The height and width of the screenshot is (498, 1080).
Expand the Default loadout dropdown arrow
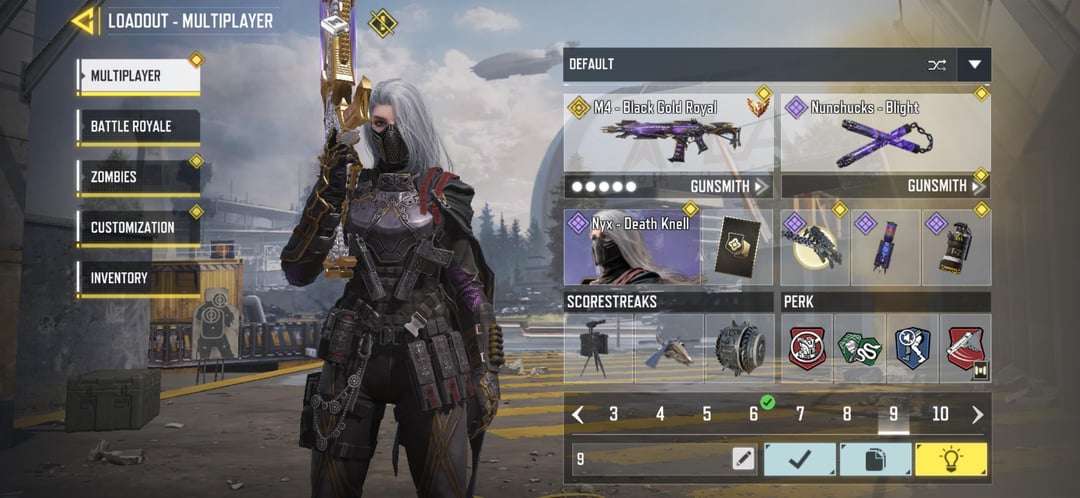974,65
